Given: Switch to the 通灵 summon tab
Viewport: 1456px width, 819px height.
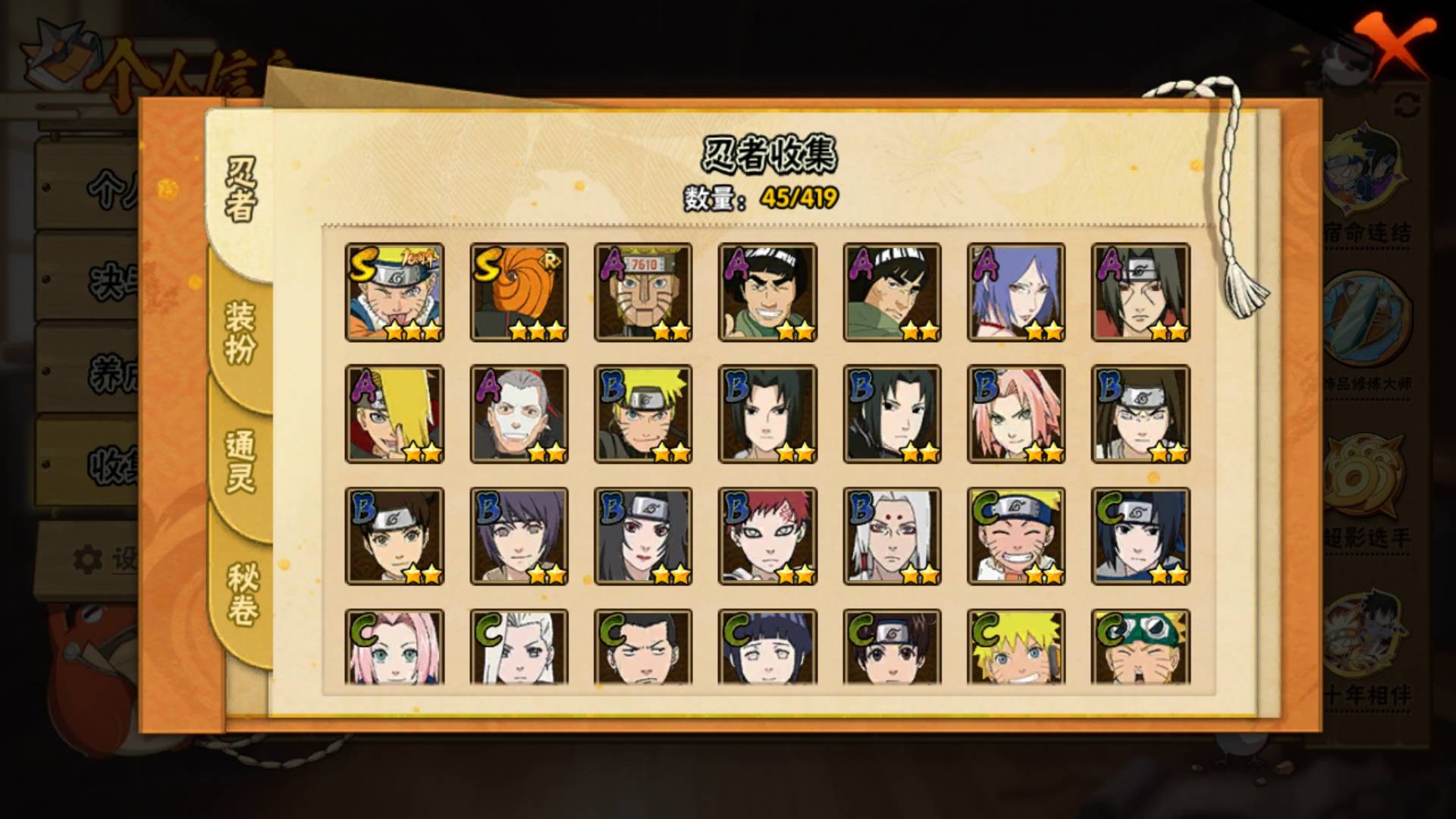Looking at the screenshot, I should coord(241,461).
